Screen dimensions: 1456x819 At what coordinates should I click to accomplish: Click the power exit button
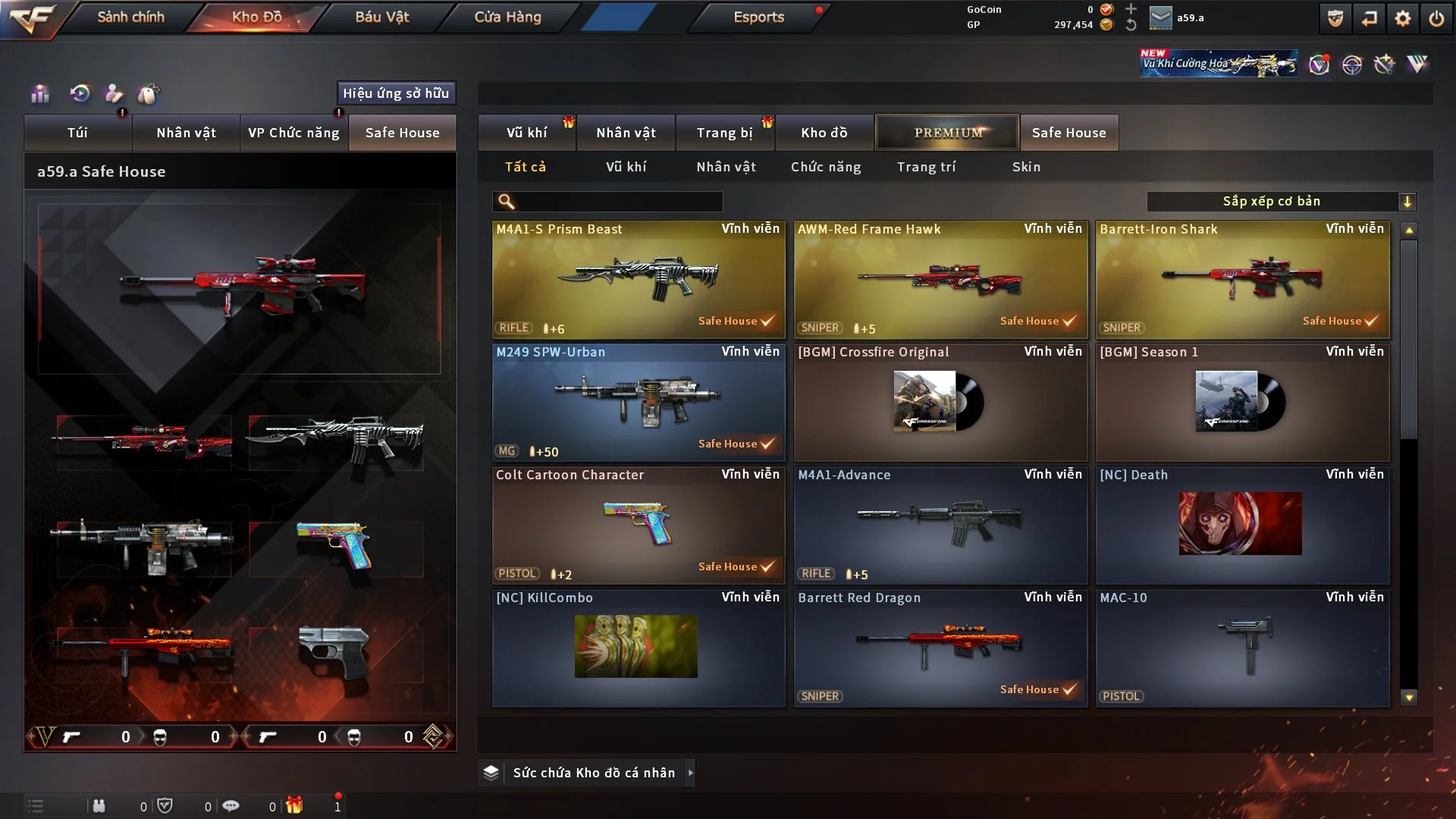(1436, 18)
